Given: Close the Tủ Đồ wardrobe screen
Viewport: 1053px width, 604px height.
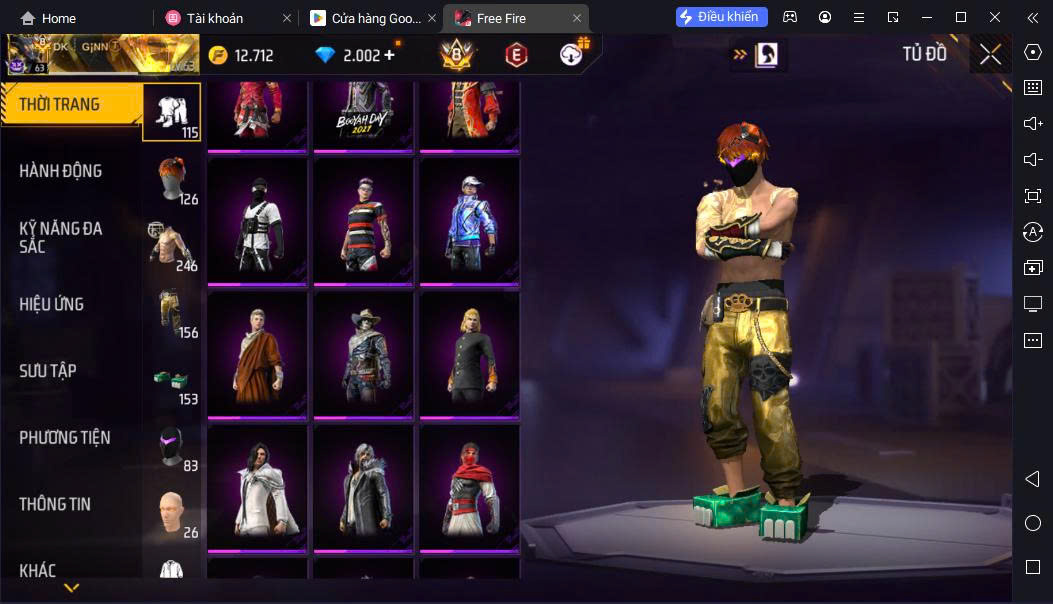Looking at the screenshot, I should (x=990, y=54).
